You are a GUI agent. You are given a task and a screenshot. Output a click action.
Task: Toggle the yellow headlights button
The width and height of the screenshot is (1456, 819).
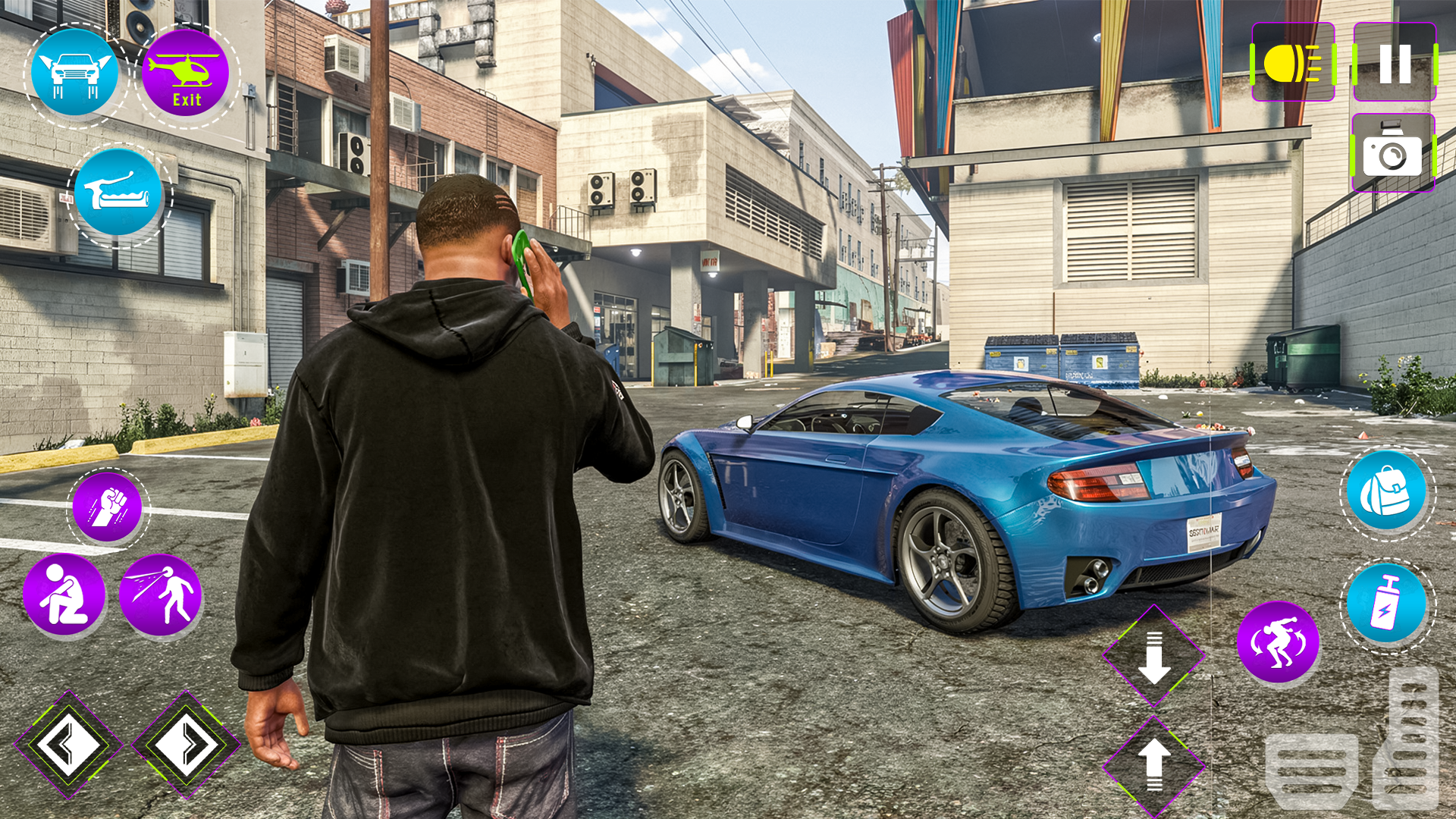1293,63
